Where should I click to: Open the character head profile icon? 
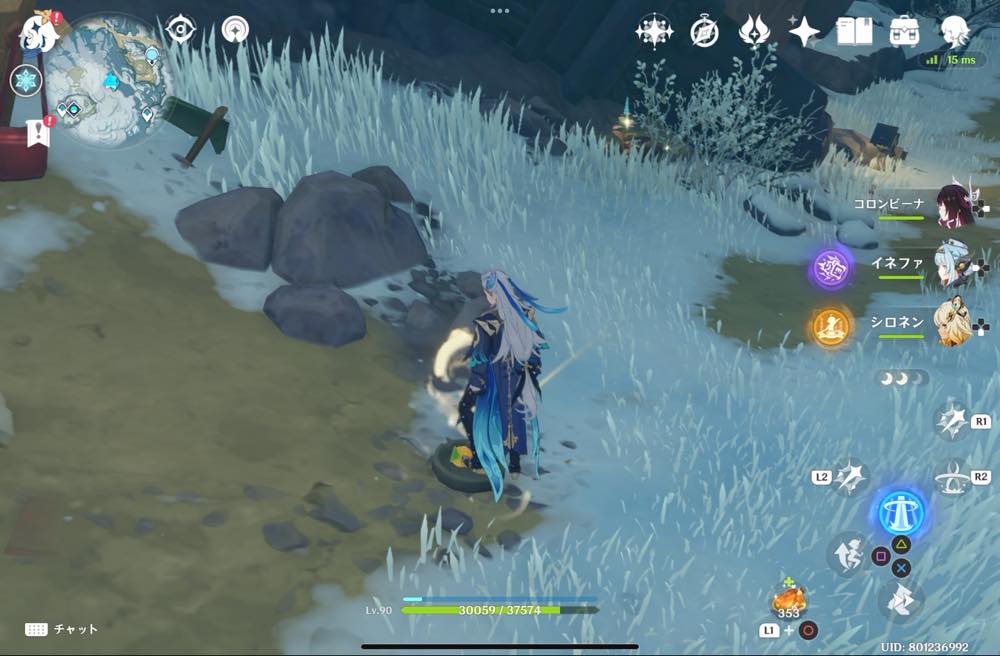956,32
